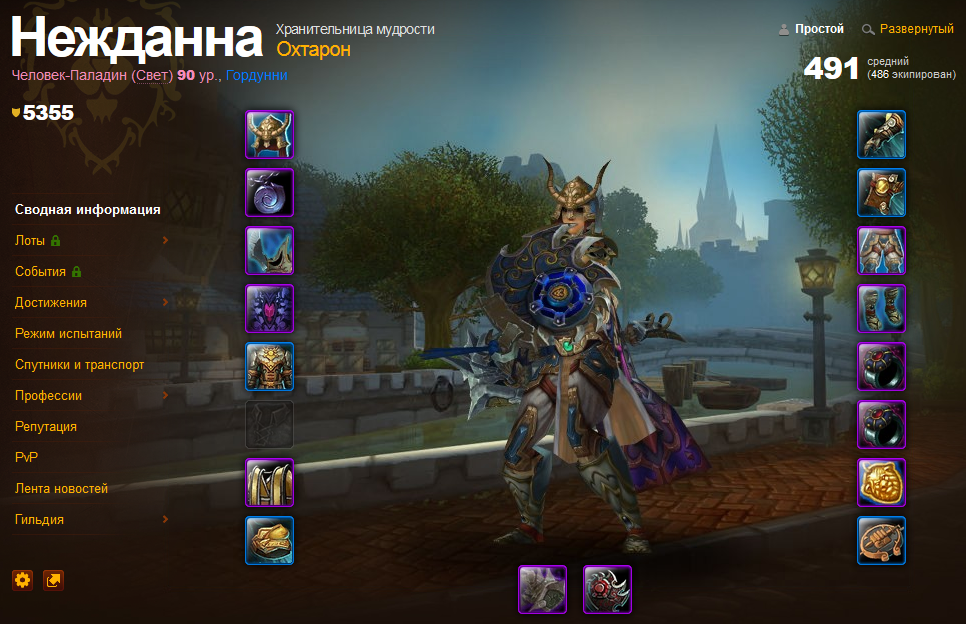
Task: Go to the Репутация page
Action: (x=46, y=427)
